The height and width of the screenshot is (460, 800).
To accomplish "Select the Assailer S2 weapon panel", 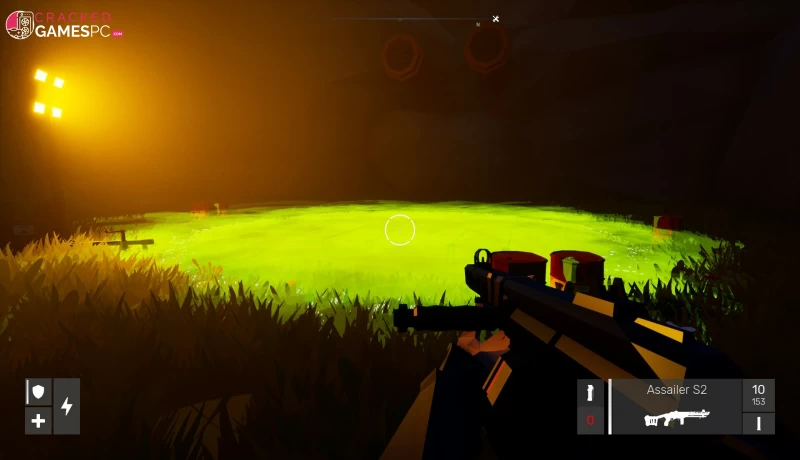I will tap(676, 407).
